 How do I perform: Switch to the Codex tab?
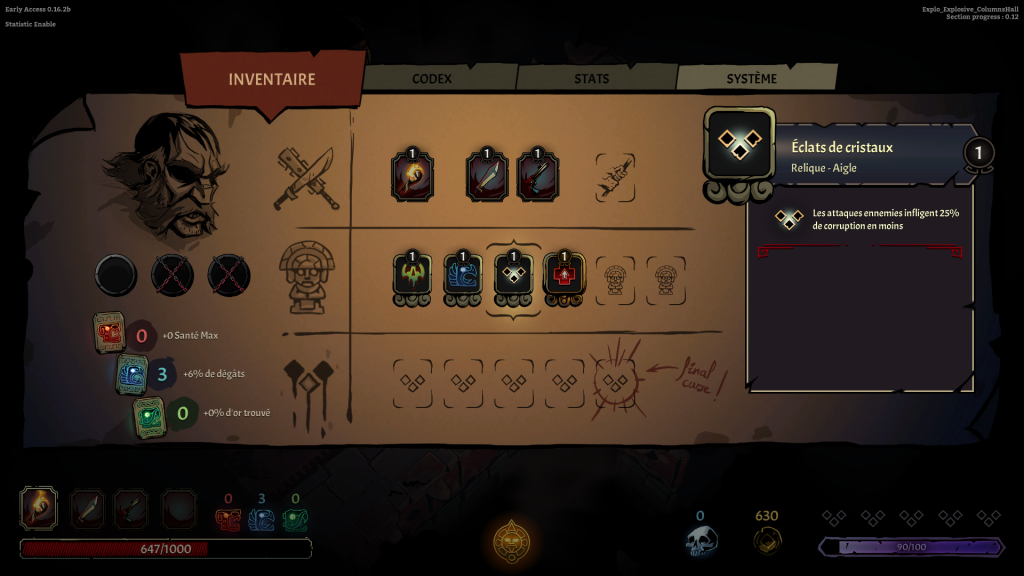click(x=432, y=78)
